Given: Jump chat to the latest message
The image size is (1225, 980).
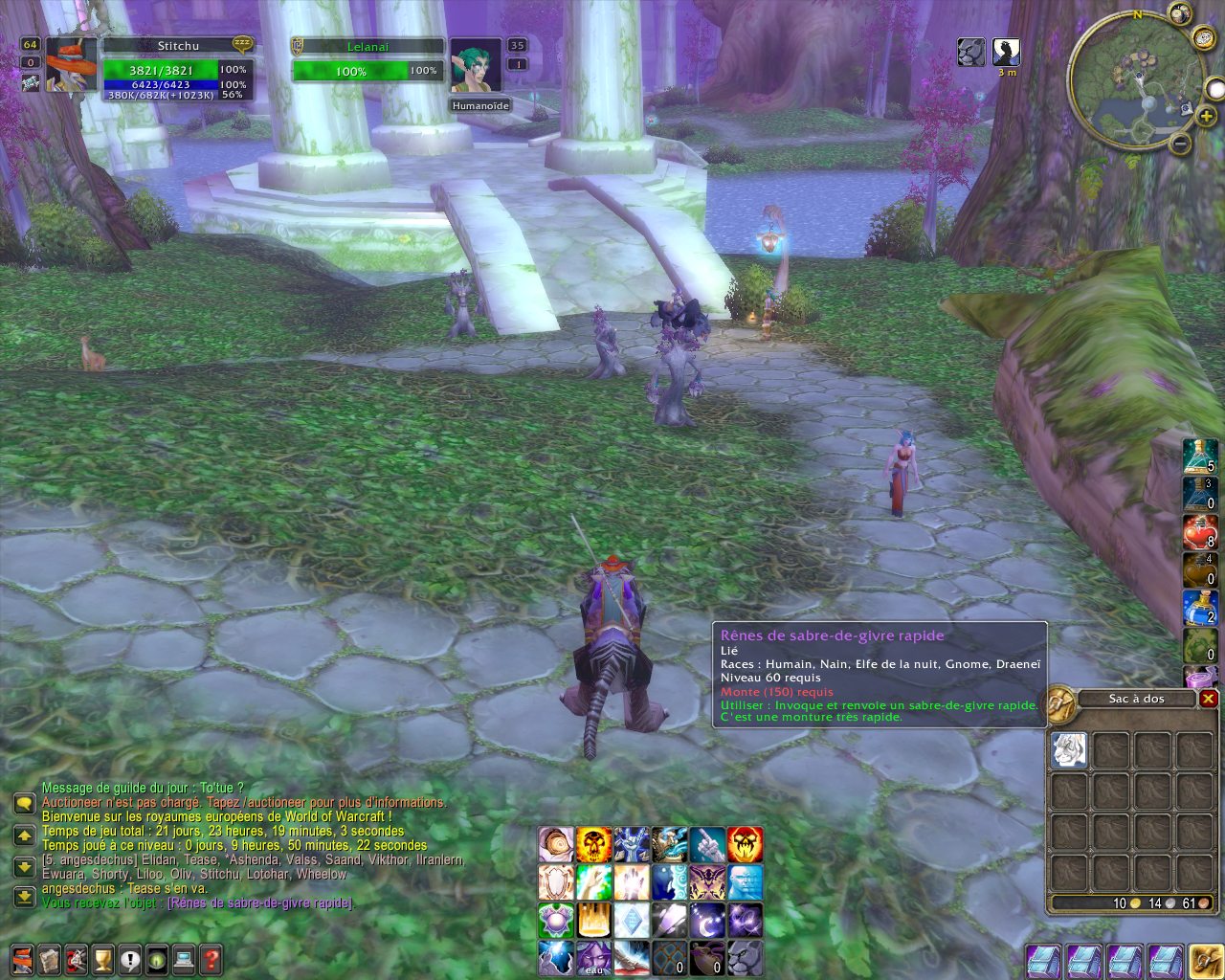Looking at the screenshot, I should (x=24, y=898).
